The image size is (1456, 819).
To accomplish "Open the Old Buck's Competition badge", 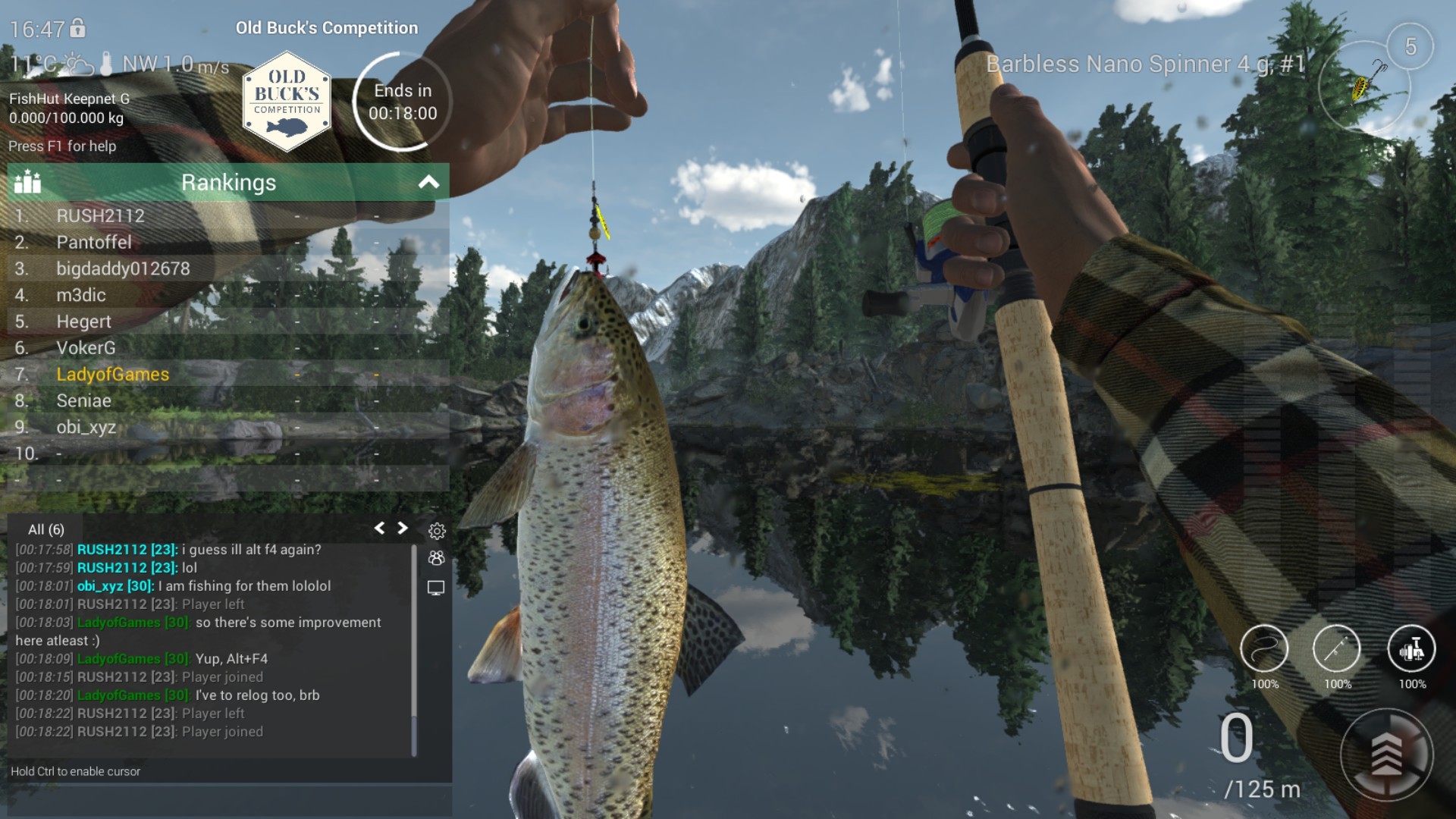I will pyautogui.click(x=287, y=102).
